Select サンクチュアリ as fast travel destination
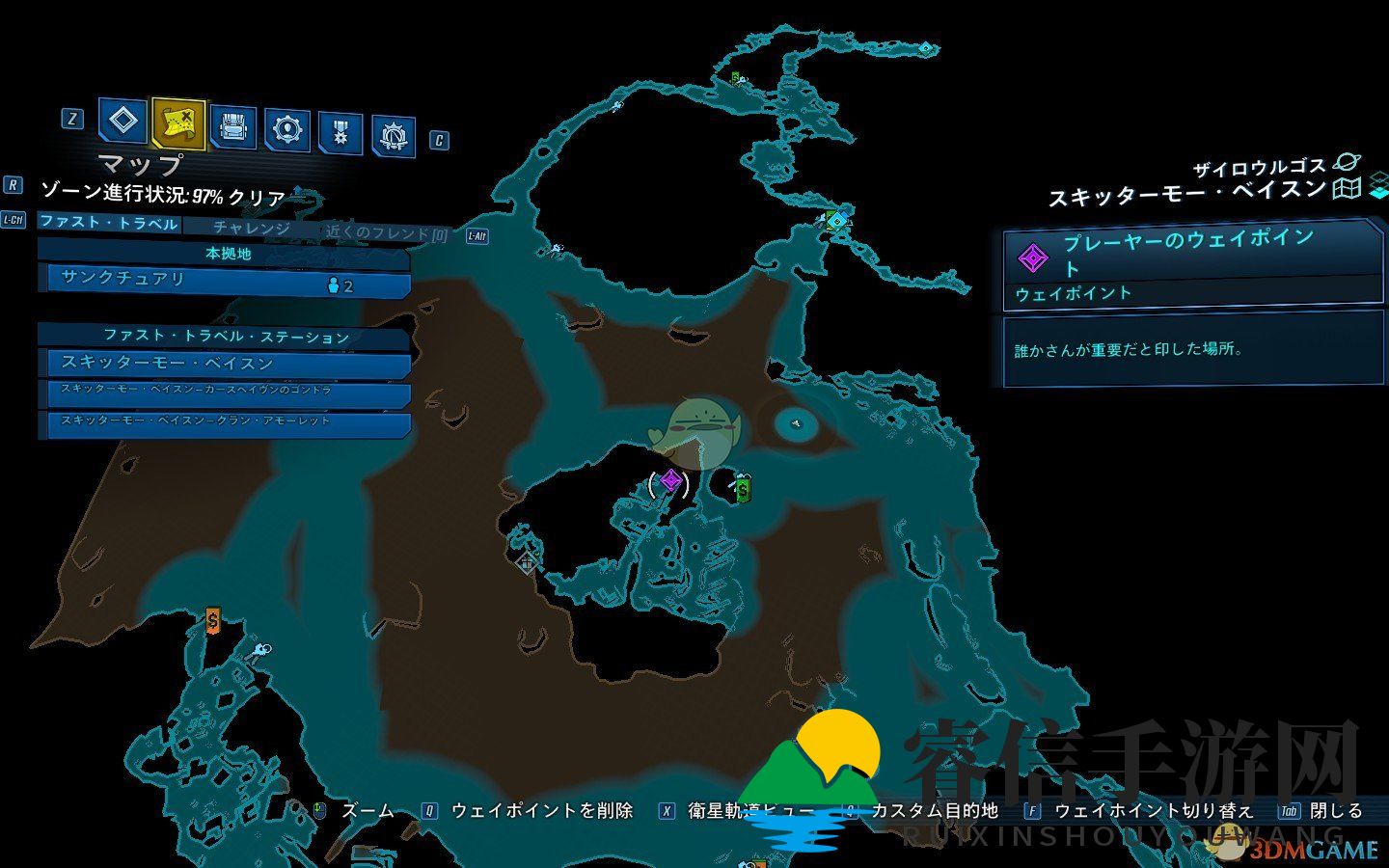Screen dimensions: 1389x868 point(224,280)
